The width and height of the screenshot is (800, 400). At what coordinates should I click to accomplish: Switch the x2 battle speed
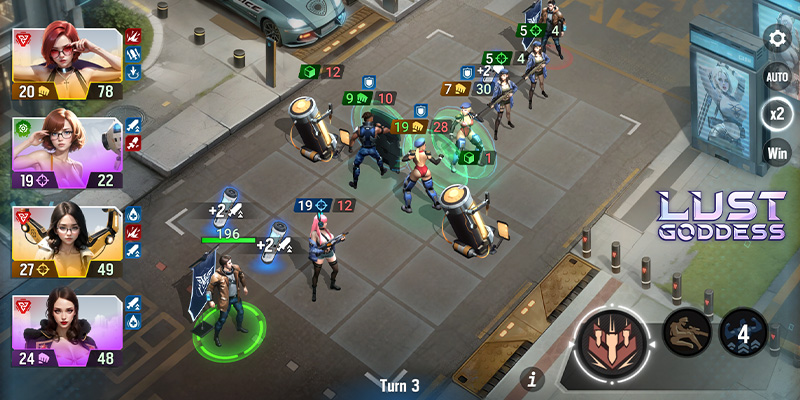click(777, 114)
